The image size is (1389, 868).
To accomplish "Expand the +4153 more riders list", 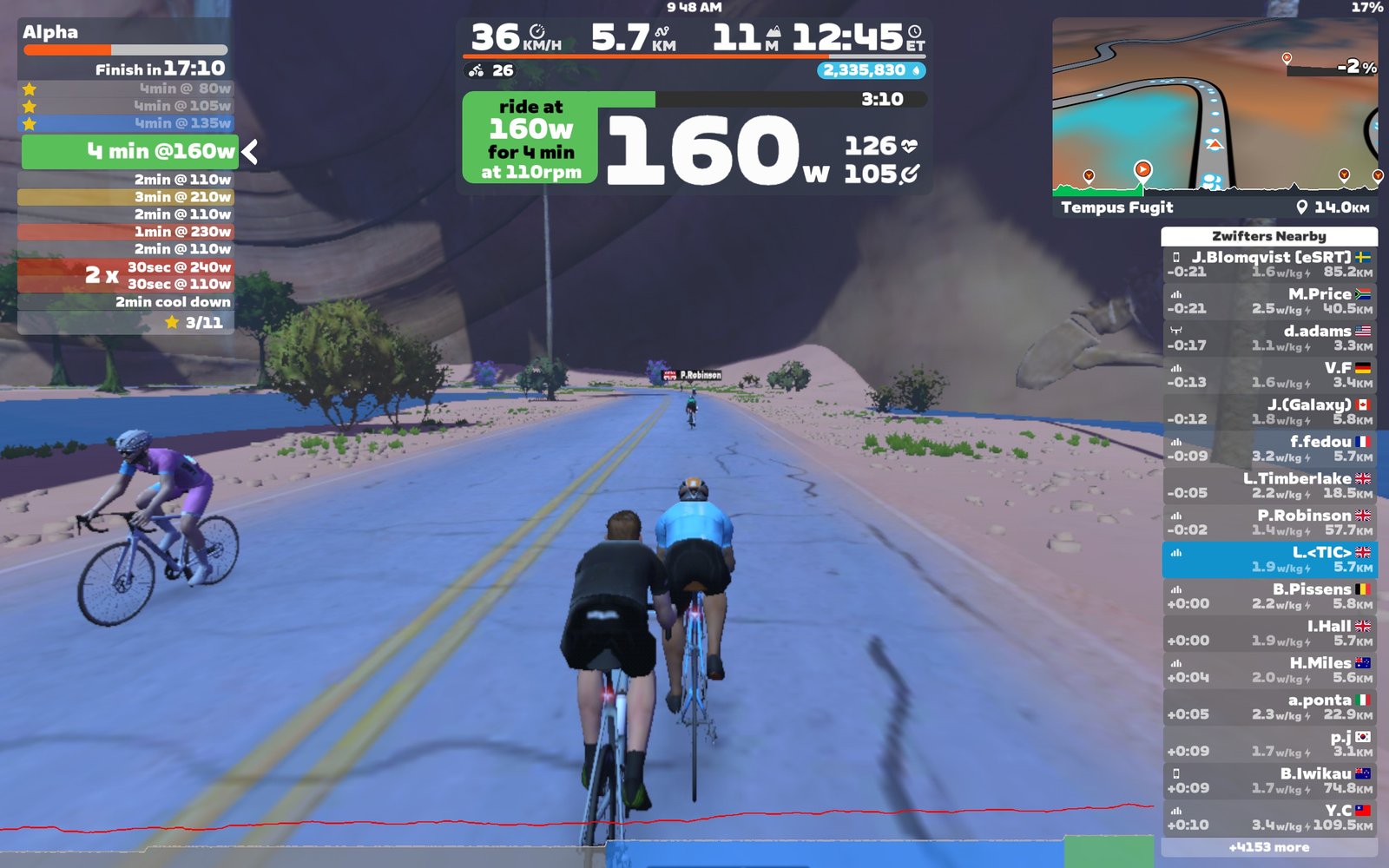I will 1271,846.
